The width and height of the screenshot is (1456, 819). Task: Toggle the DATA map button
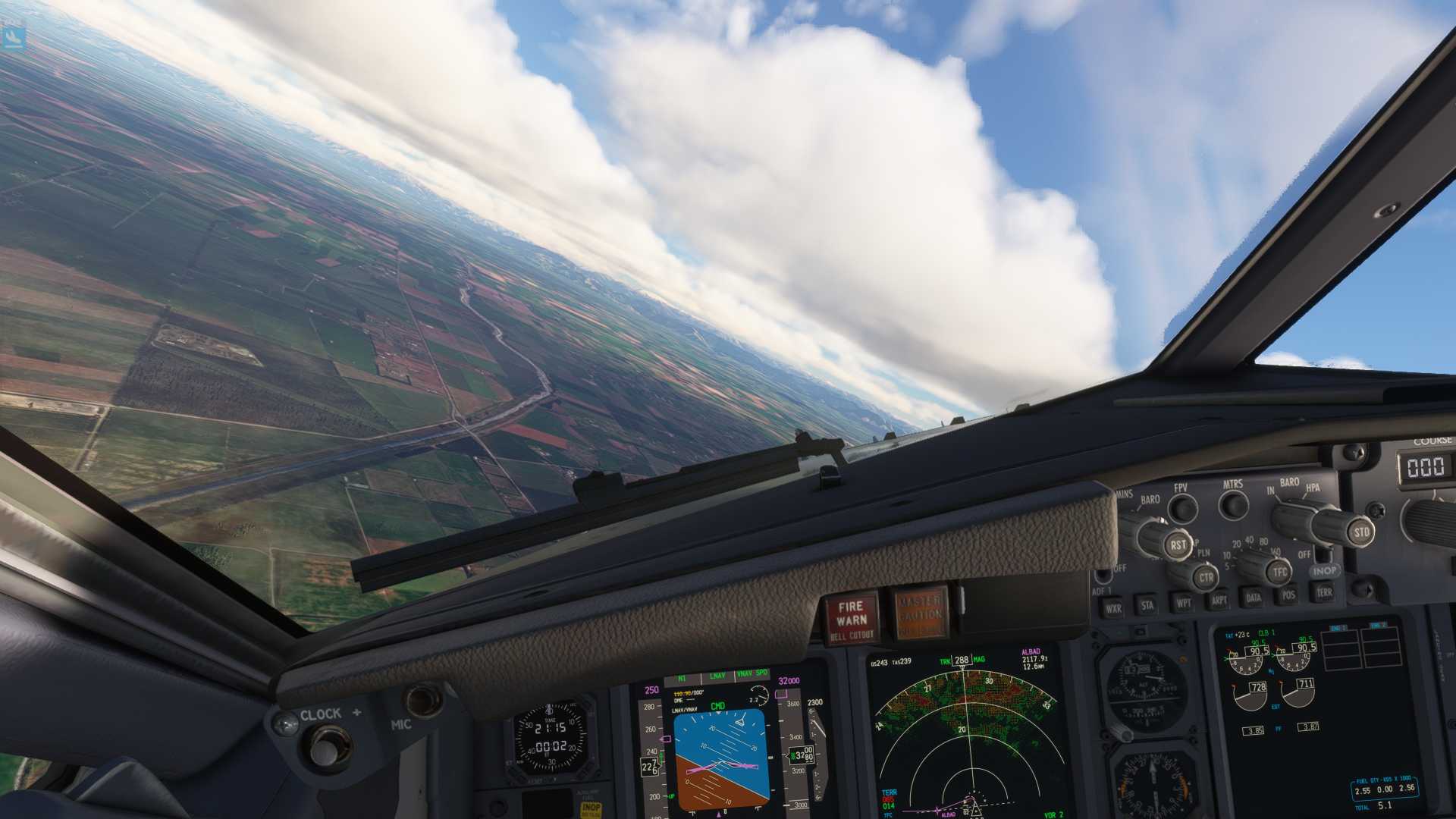[1254, 598]
